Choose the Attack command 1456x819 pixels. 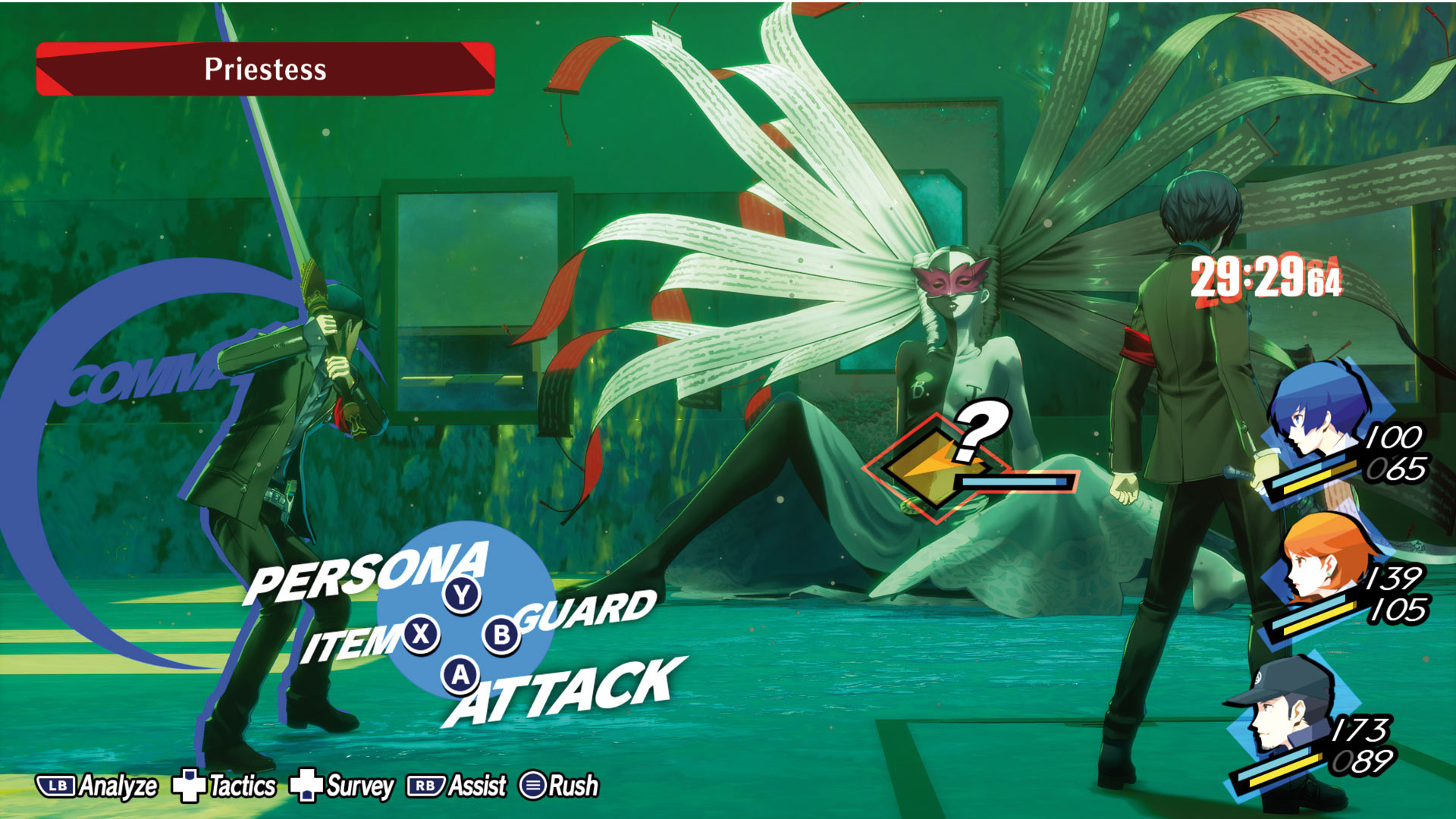click(565, 692)
